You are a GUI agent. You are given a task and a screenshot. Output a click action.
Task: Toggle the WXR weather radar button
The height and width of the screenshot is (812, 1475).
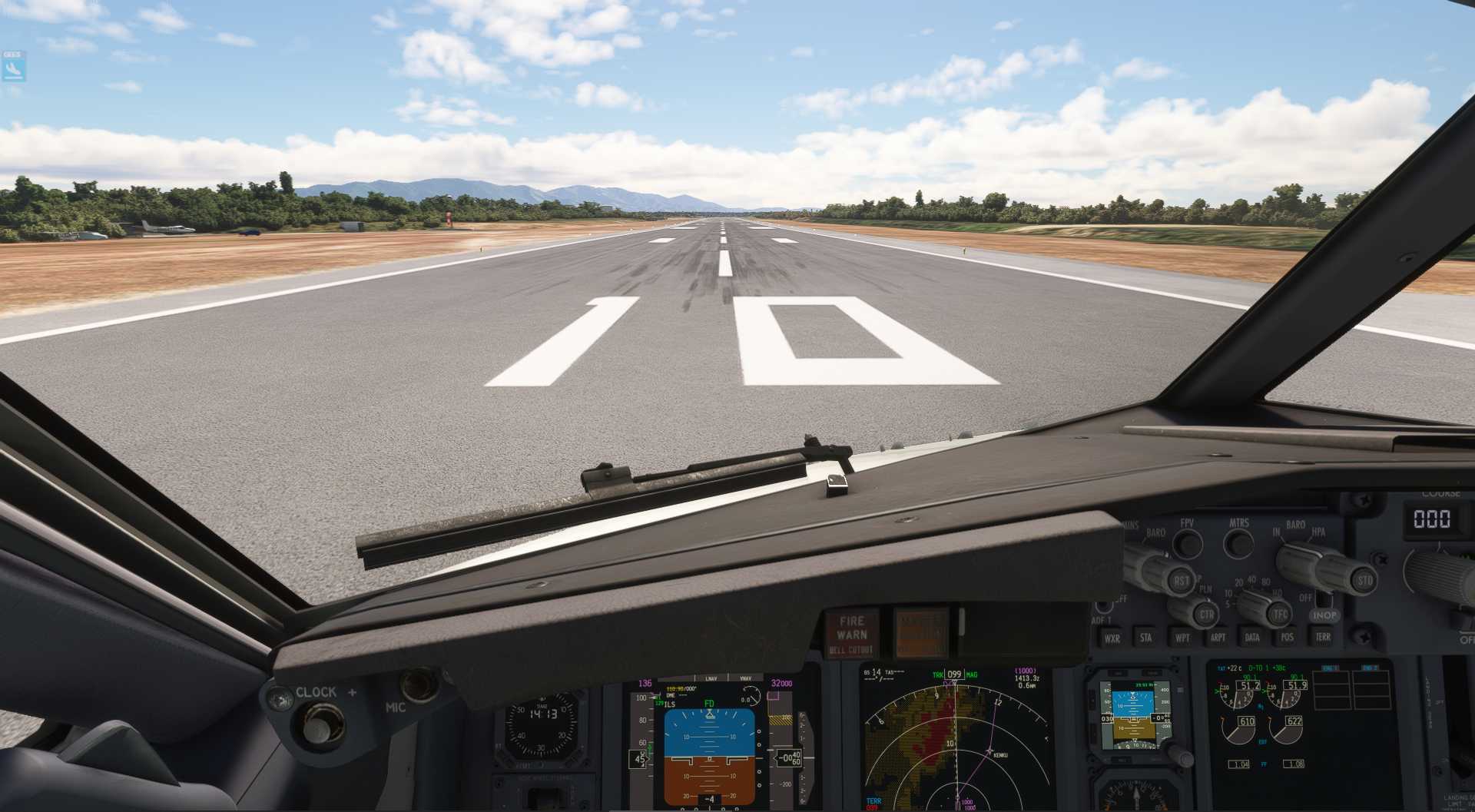tap(1112, 638)
